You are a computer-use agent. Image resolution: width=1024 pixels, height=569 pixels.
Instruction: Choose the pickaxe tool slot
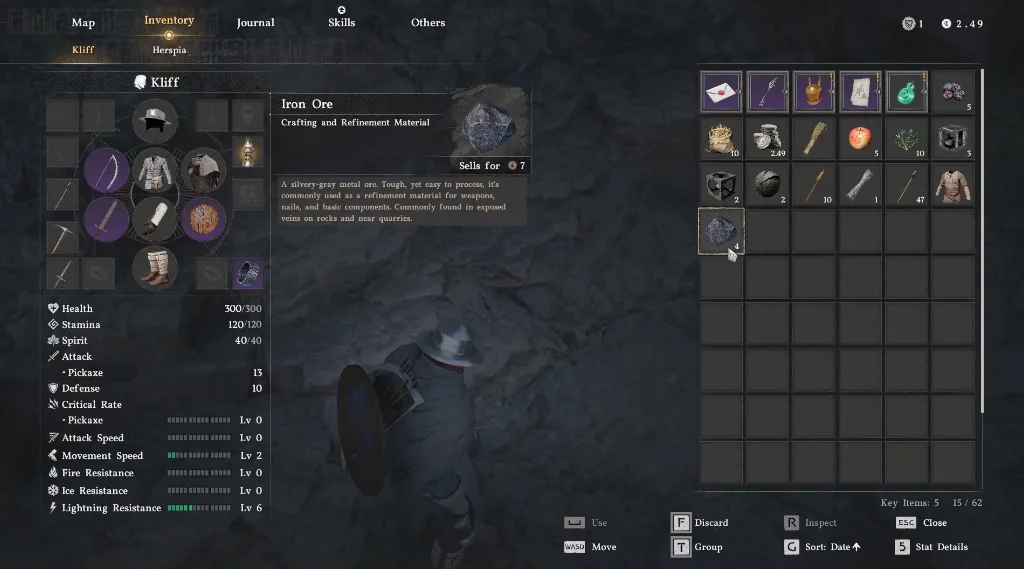(62, 237)
